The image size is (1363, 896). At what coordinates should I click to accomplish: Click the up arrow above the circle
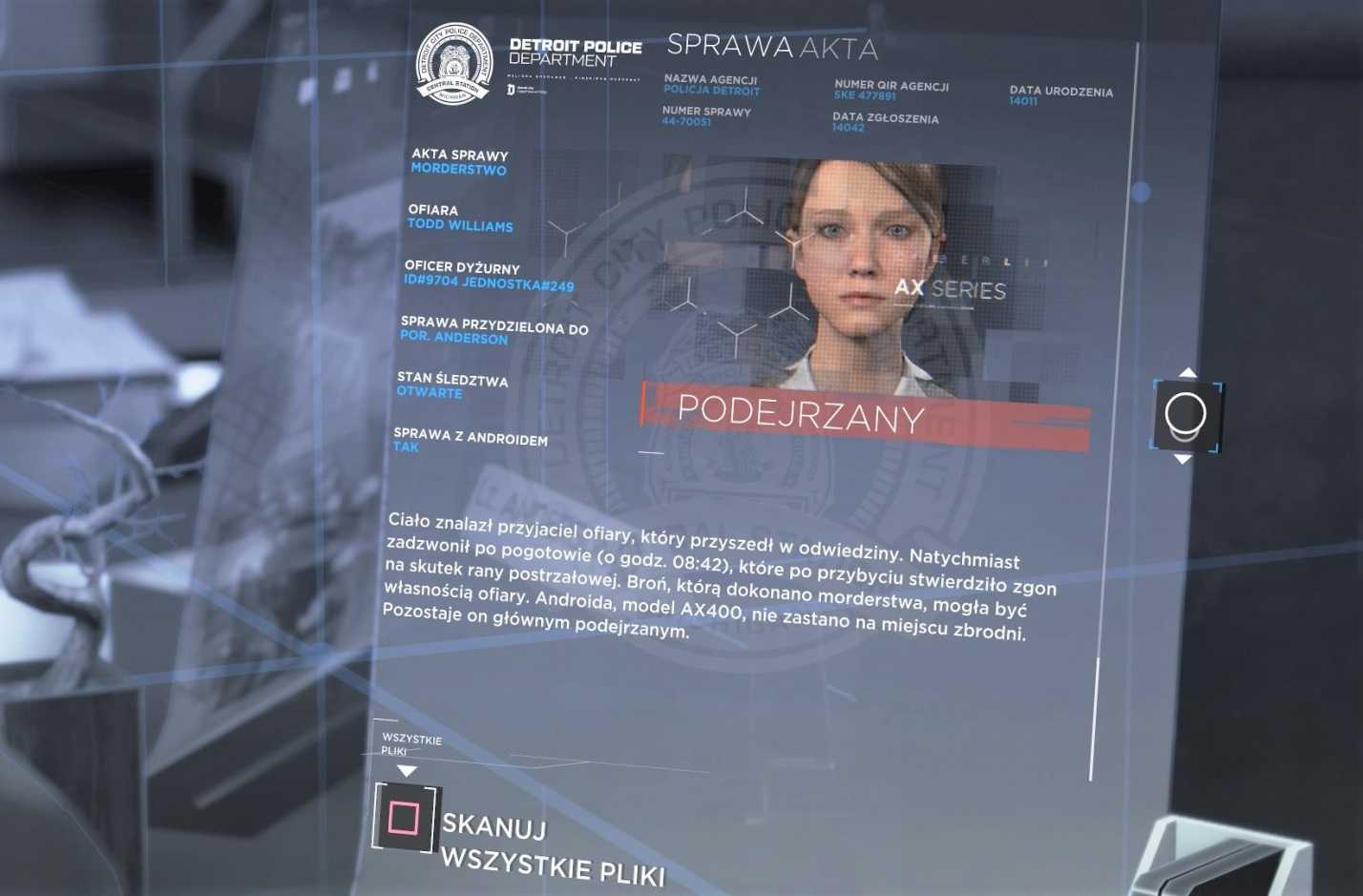(1186, 373)
